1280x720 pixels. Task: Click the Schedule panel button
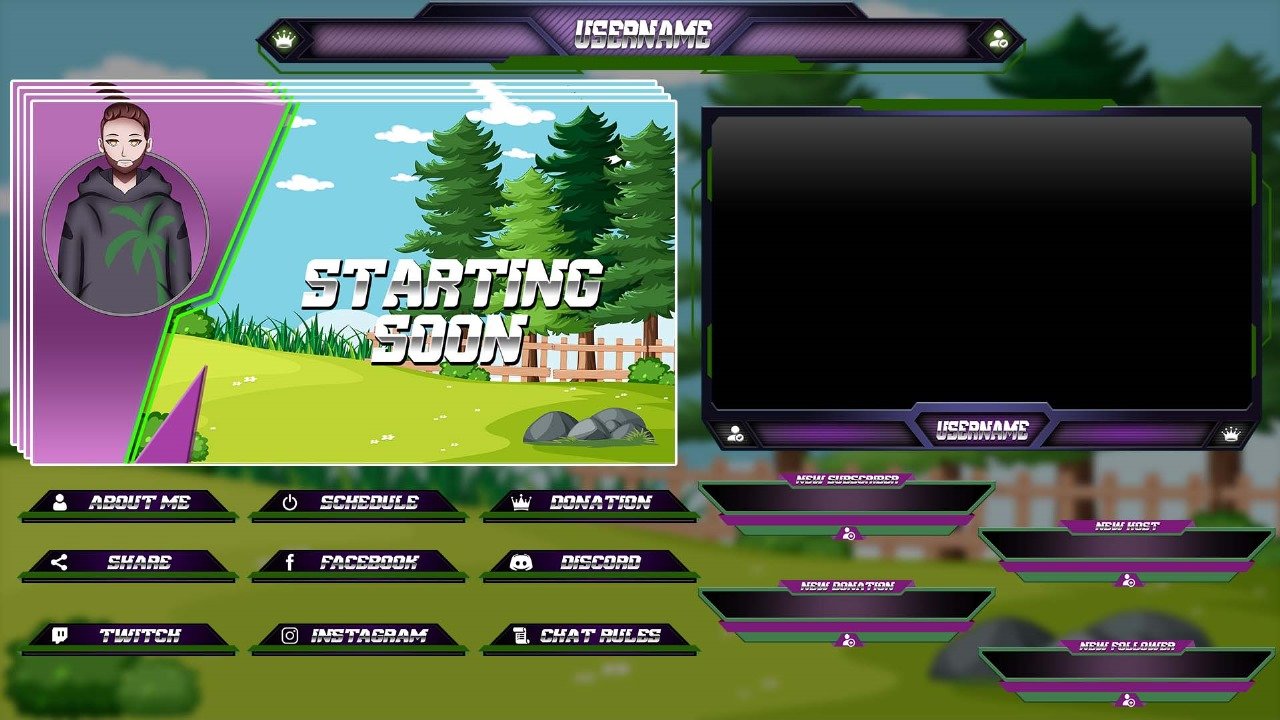pyautogui.click(x=358, y=502)
